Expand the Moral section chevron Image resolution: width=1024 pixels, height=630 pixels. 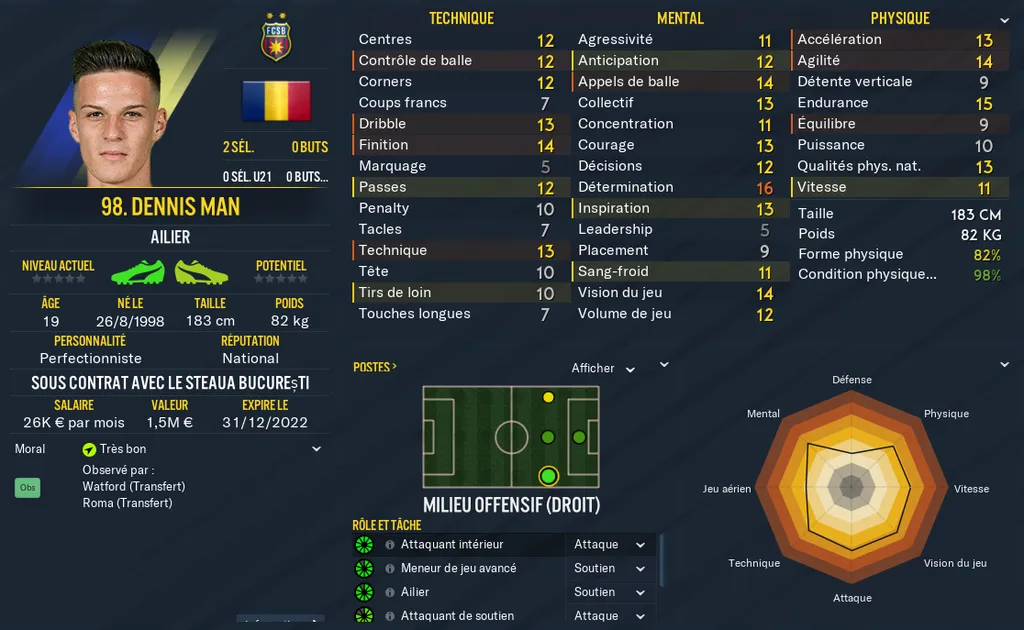tap(317, 450)
